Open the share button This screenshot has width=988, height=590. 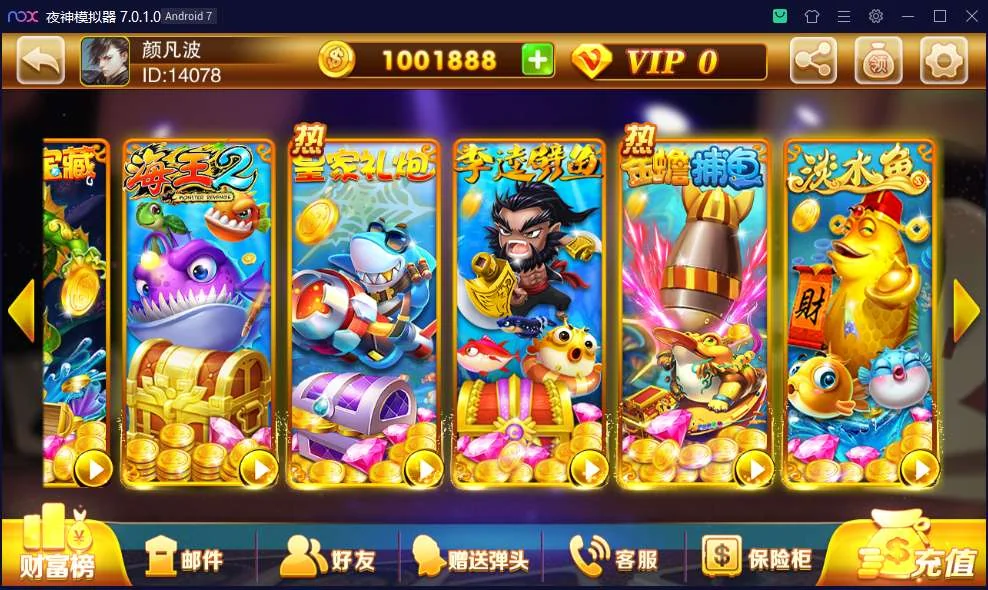pos(814,61)
